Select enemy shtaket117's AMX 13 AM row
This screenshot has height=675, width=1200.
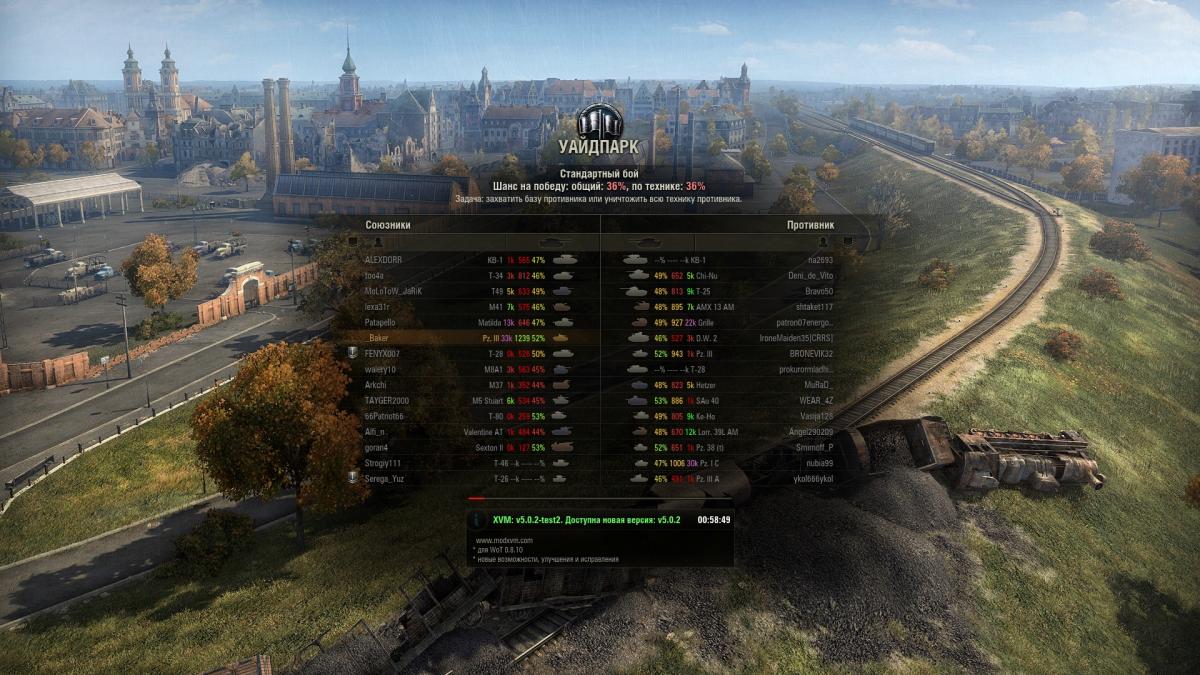(x=730, y=307)
